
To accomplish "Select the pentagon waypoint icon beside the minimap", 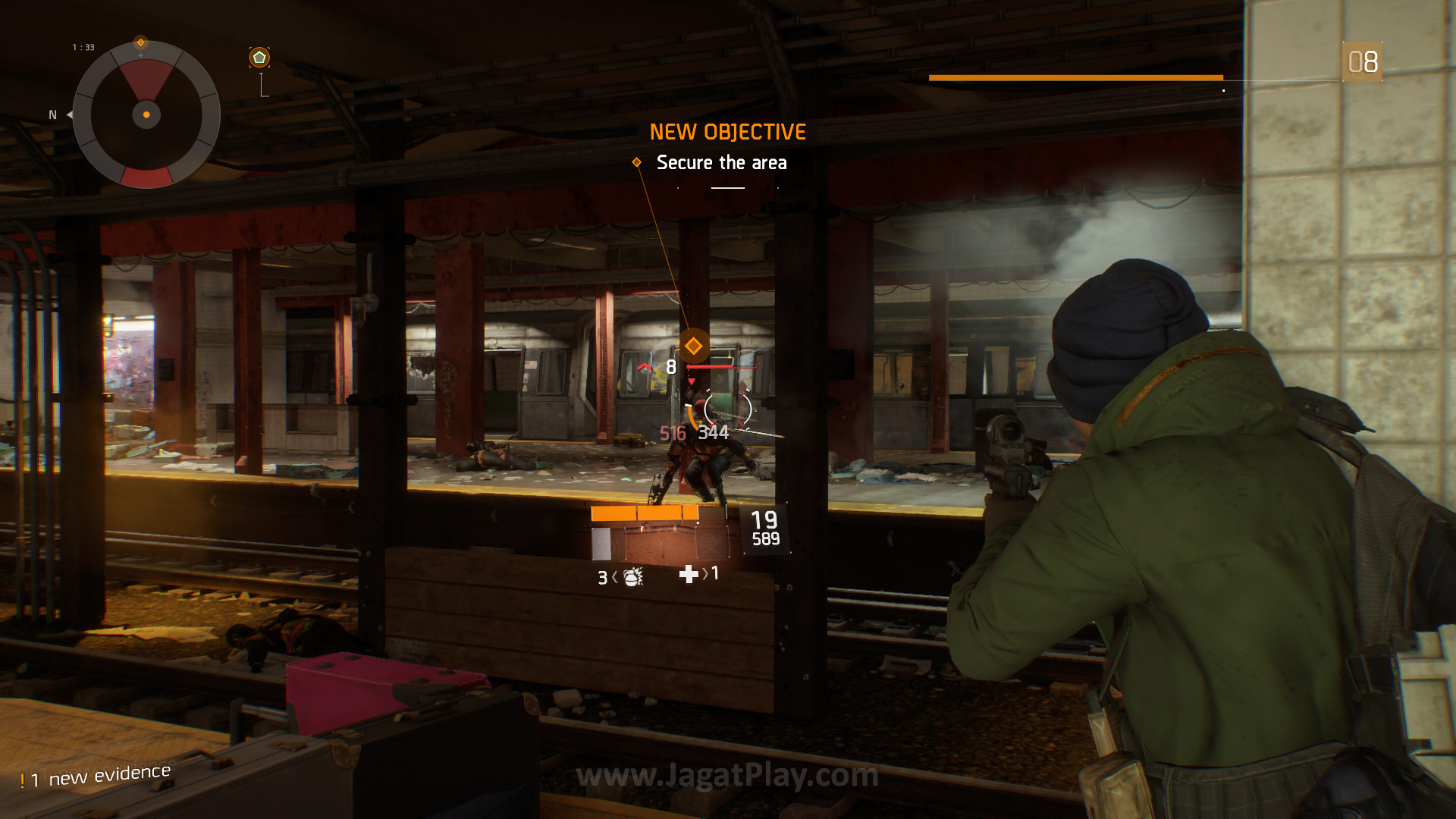I will (x=259, y=58).
